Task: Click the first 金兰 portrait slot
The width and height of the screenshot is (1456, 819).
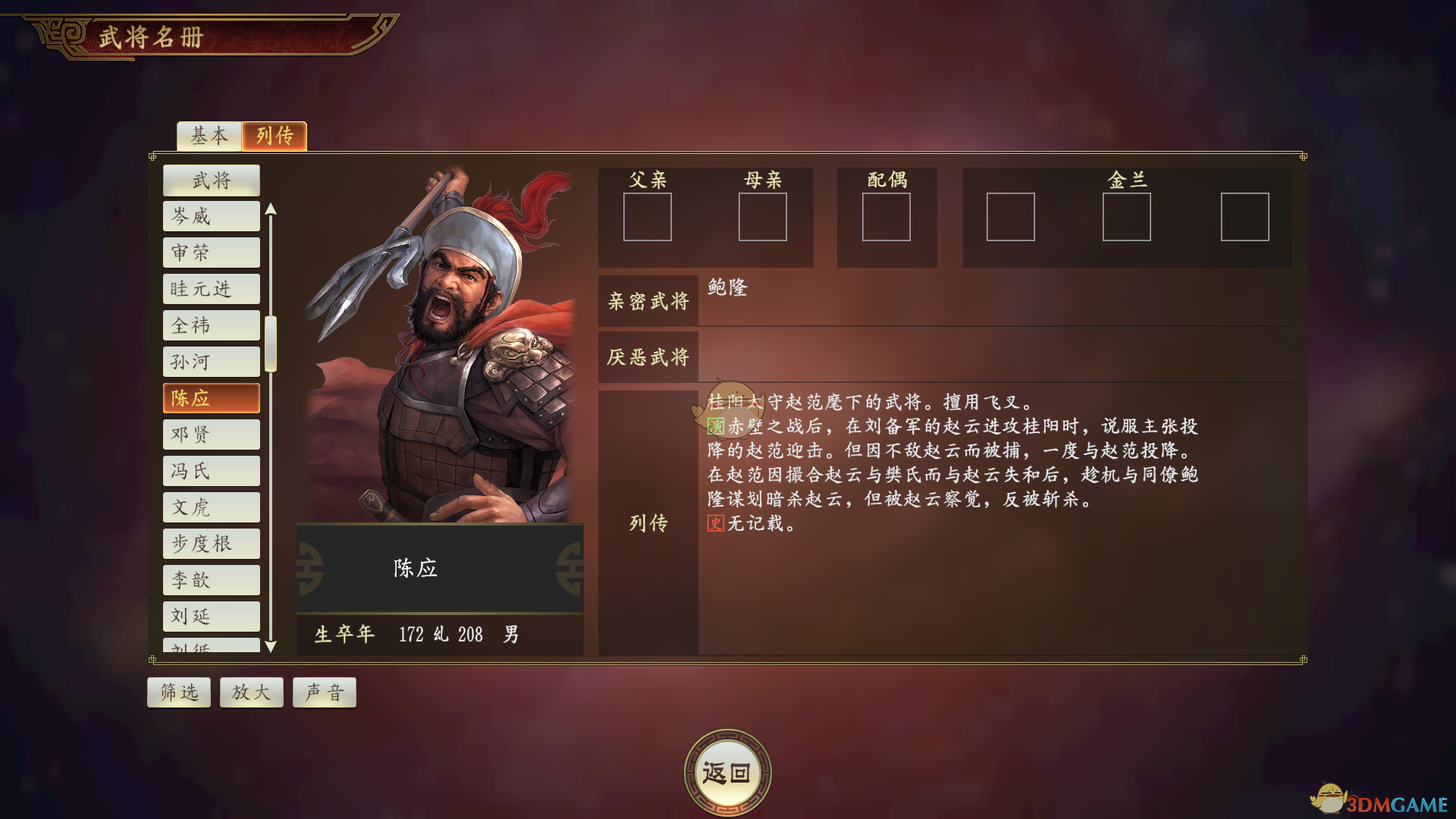Action: [x=1010, y=217]
